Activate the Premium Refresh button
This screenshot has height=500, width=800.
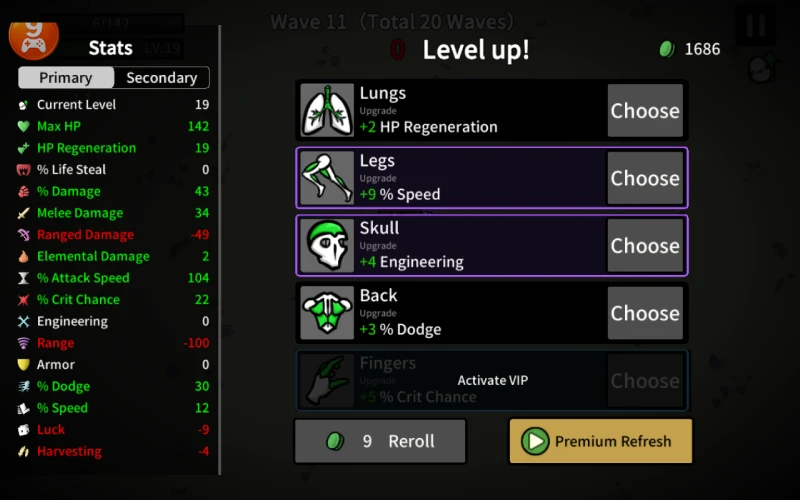tap(600, 441)
